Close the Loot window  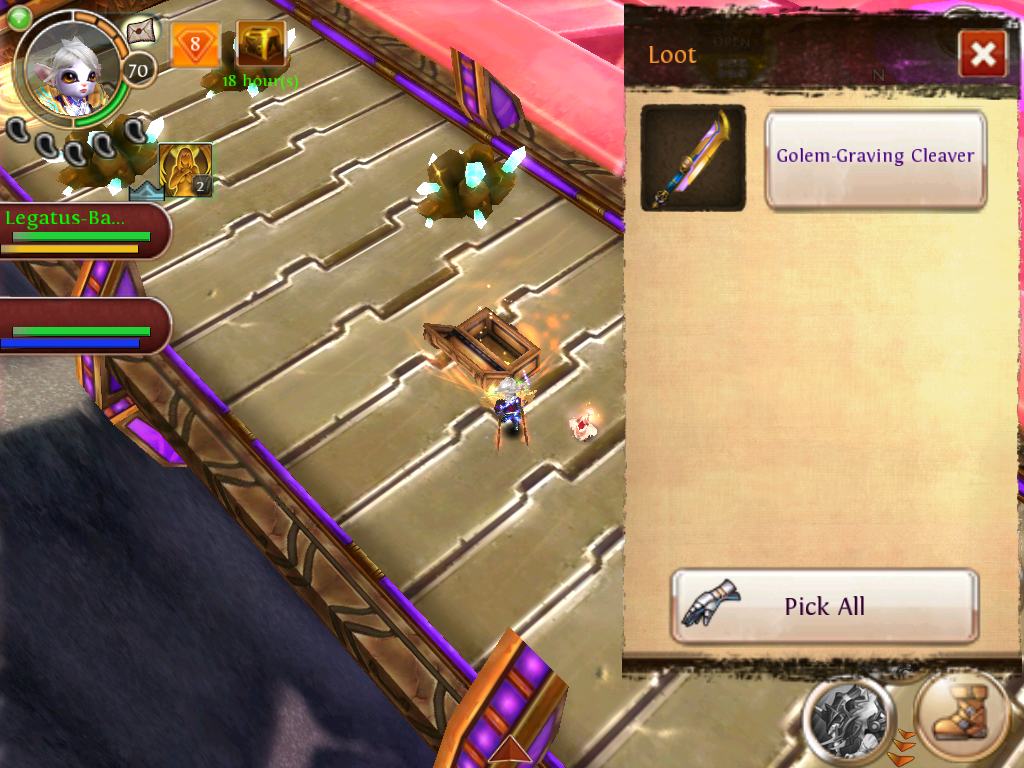[982, 54]
